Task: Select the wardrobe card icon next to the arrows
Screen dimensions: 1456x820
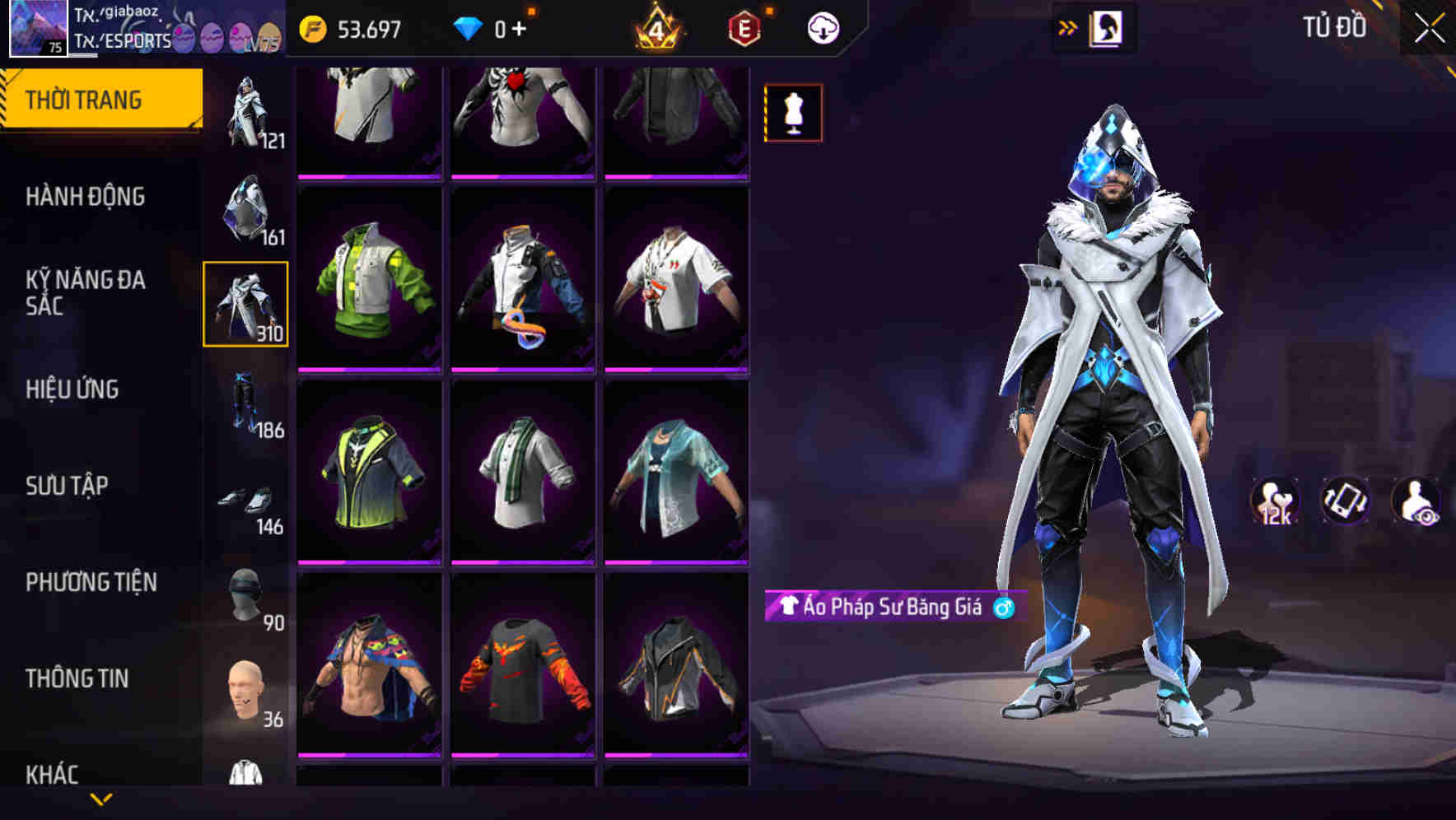Action: tap(1108, 27)
